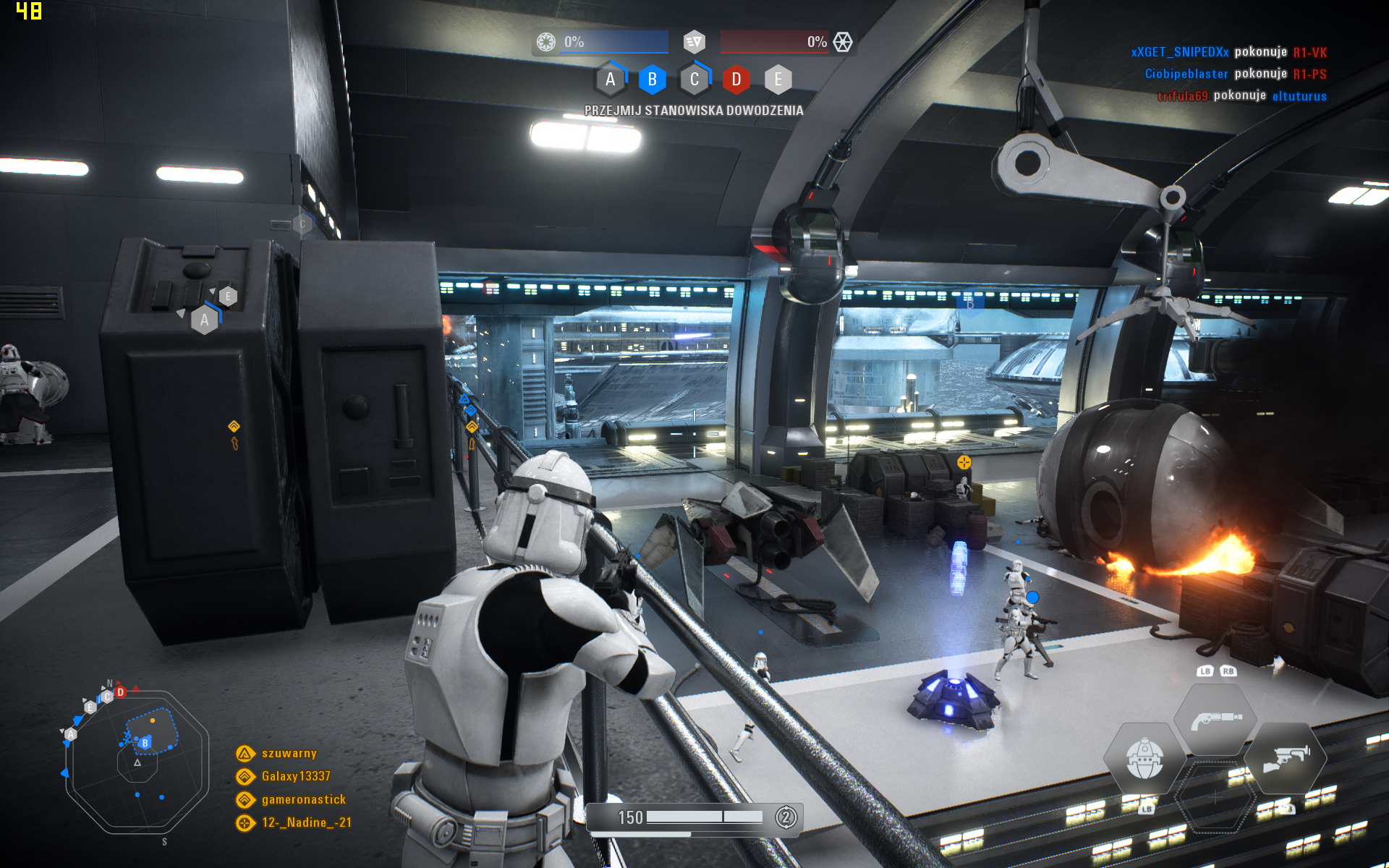
Task: Select squad member 12-_Nadine_-21
Action: click(x=306, y=823)
